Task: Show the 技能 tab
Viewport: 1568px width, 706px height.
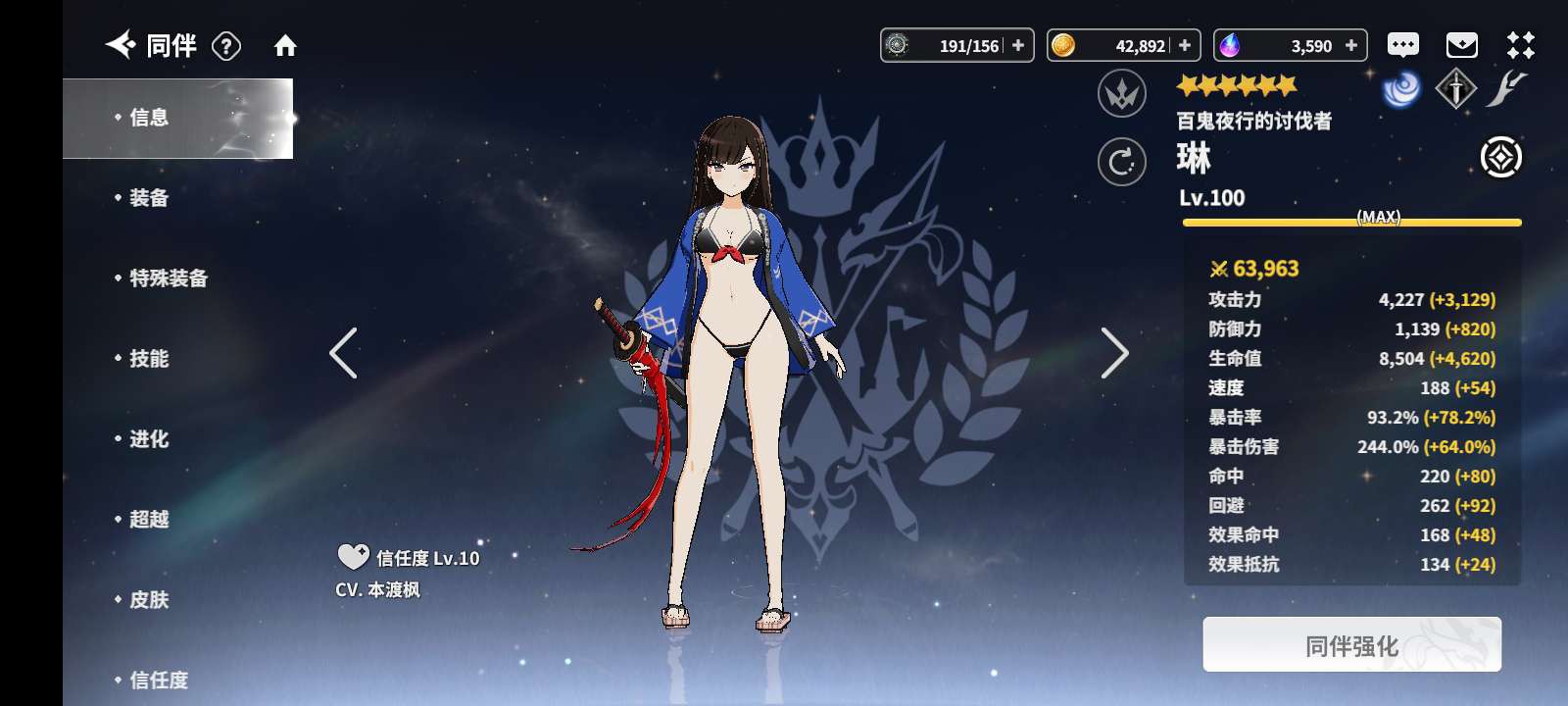Action: 149,359
